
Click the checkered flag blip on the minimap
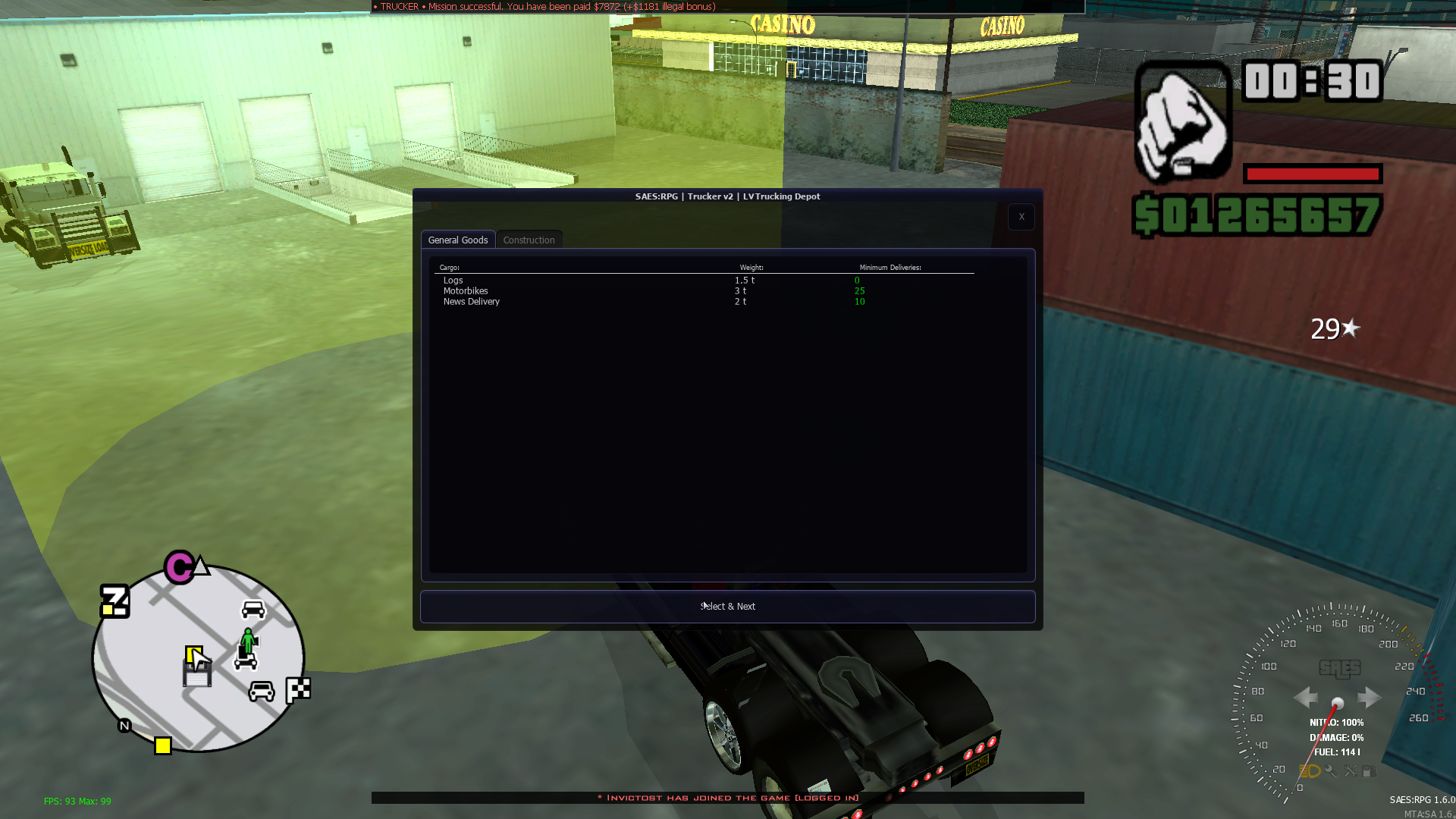pos(297,690)
